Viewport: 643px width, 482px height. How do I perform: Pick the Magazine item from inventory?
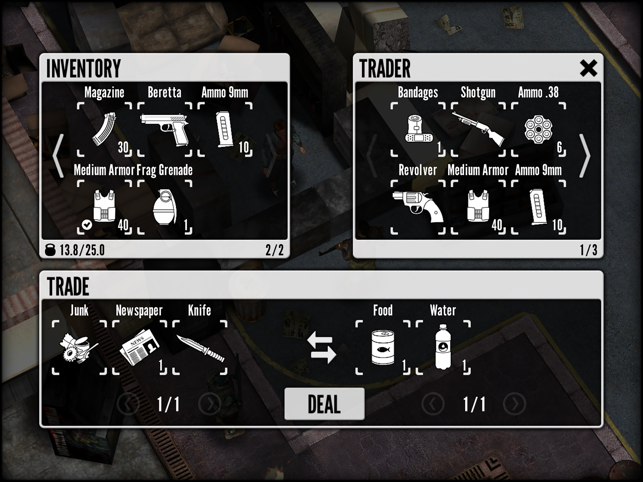105,128
